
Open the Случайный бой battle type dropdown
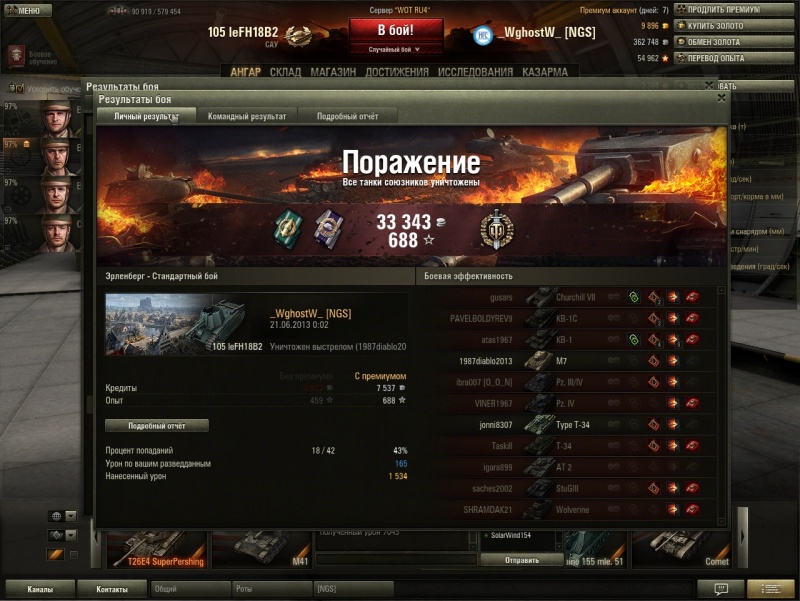pyautogui.click(x=395, y=49)
